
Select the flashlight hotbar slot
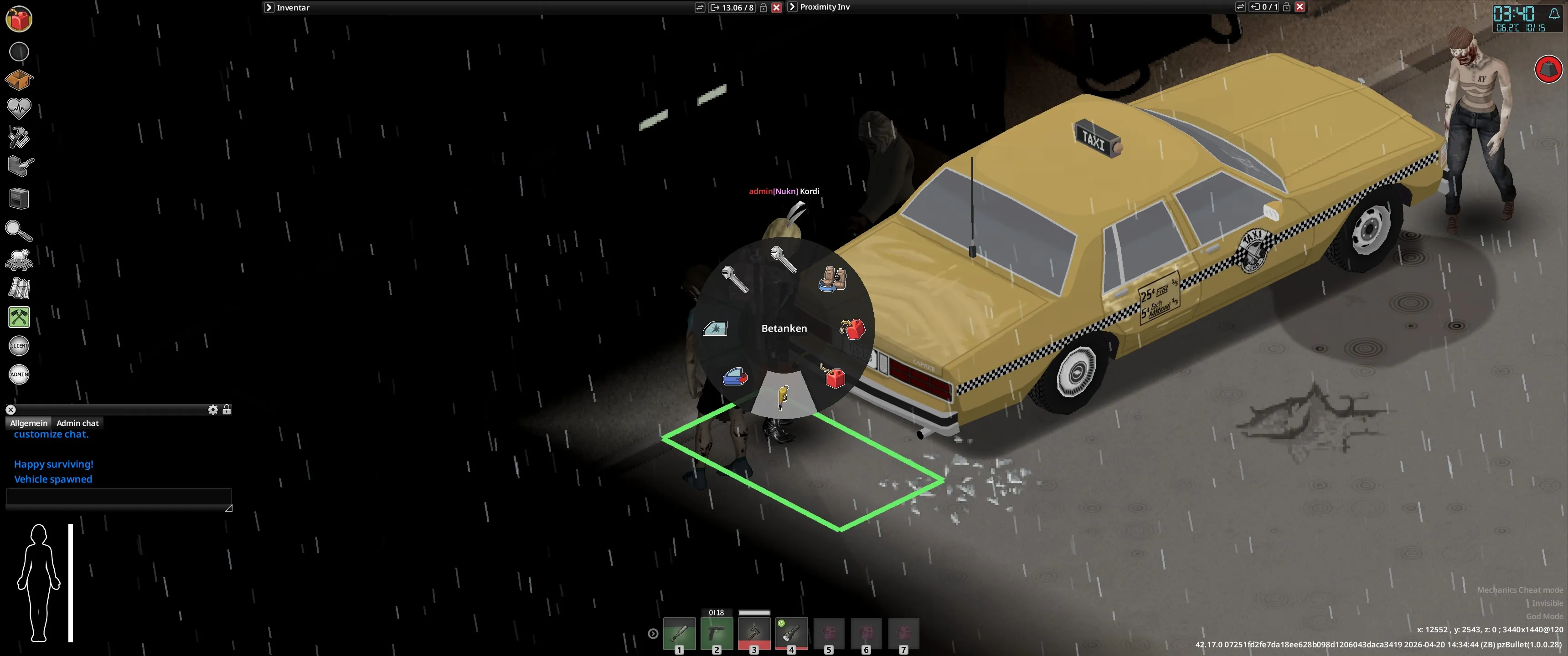pyautogui.click(x=791, y=634)
